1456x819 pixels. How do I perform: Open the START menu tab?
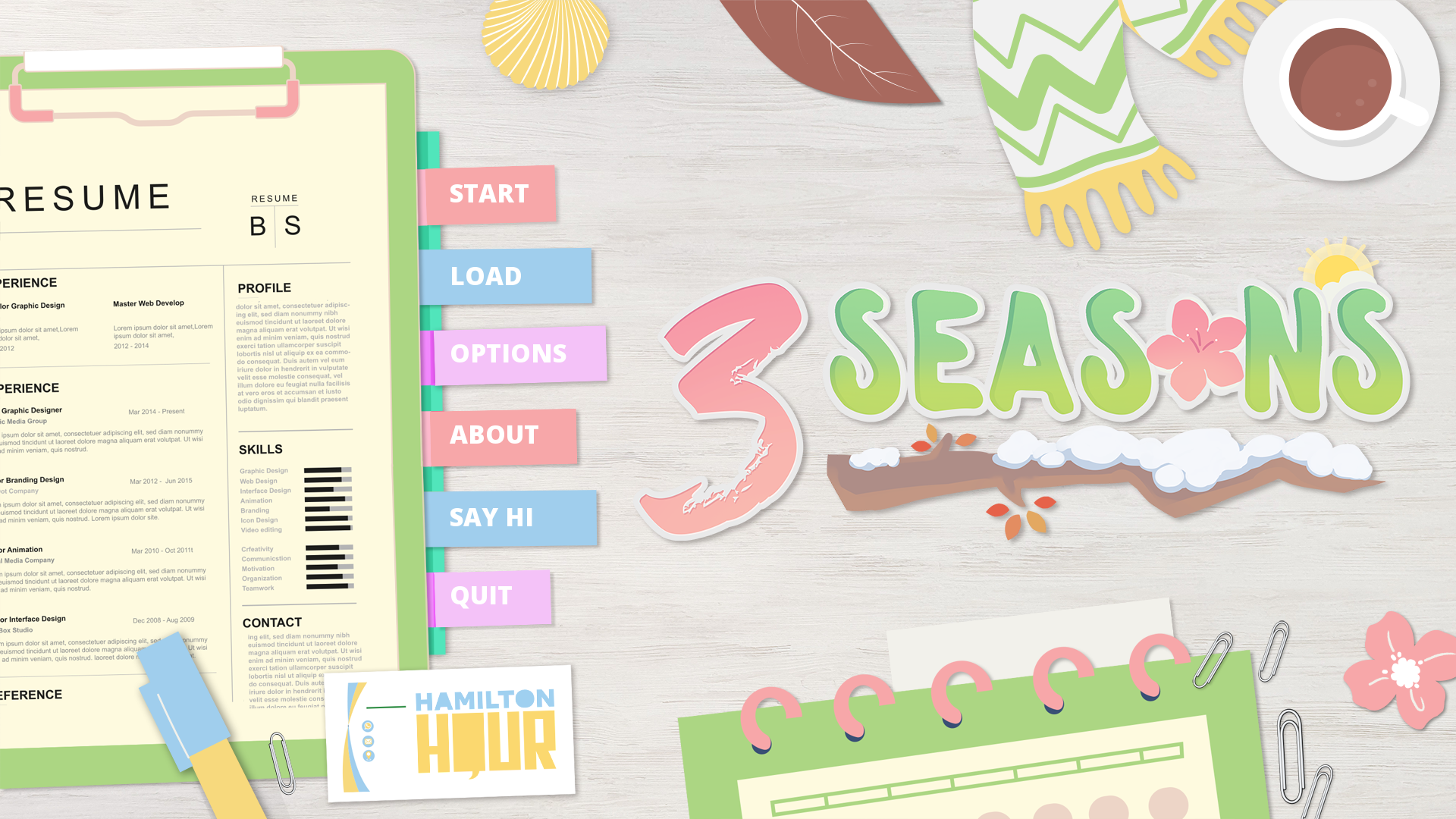tap(488, 194)
